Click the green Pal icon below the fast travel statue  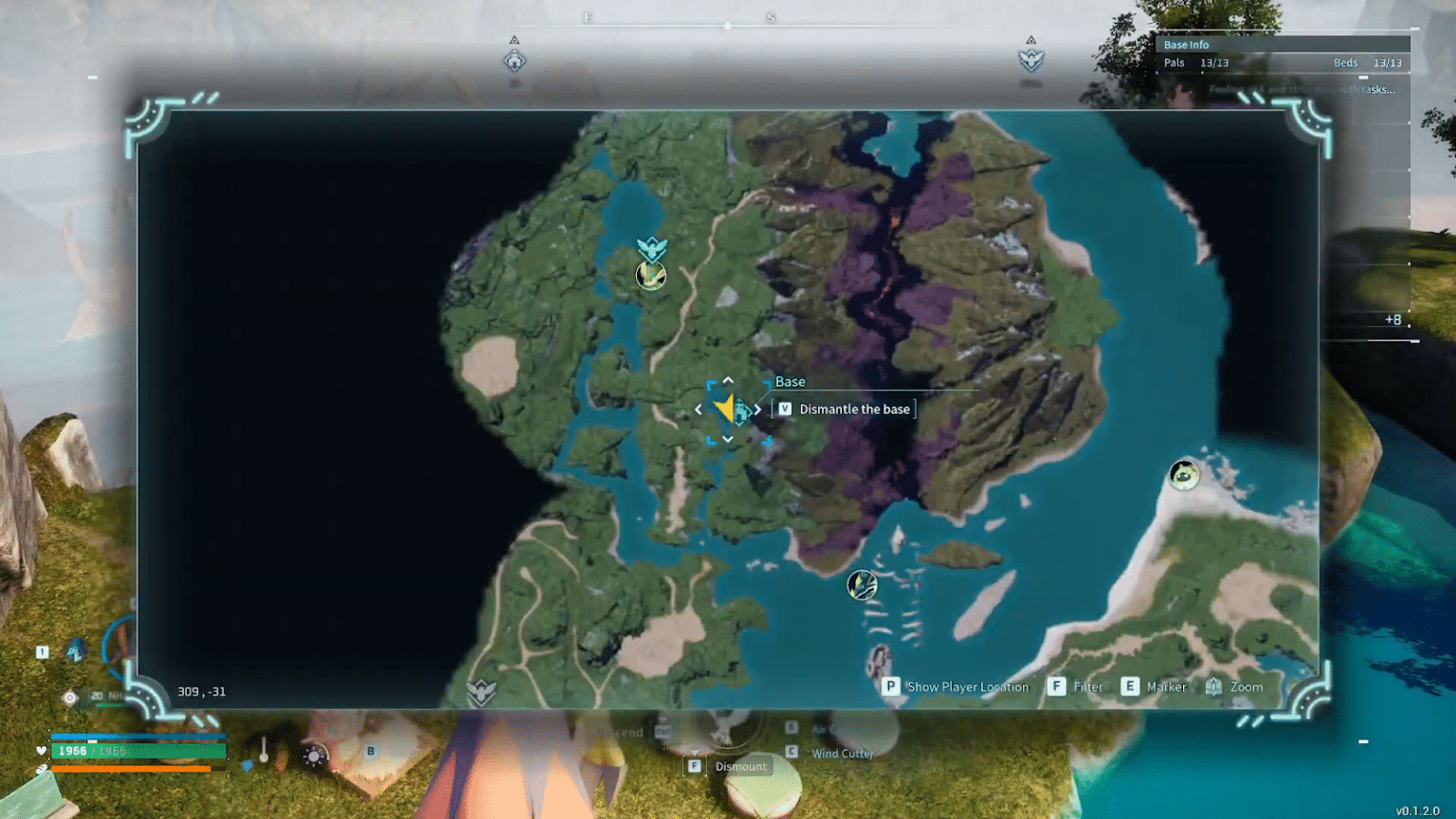click(x=650, y=276)
